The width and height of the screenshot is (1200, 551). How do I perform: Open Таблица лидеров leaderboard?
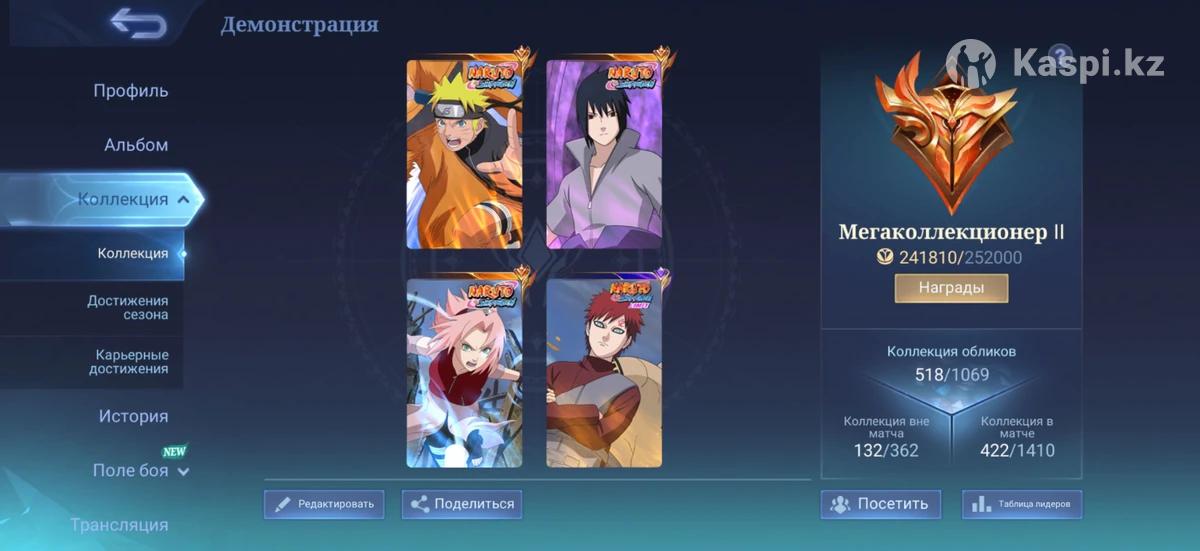[1021, 504]
